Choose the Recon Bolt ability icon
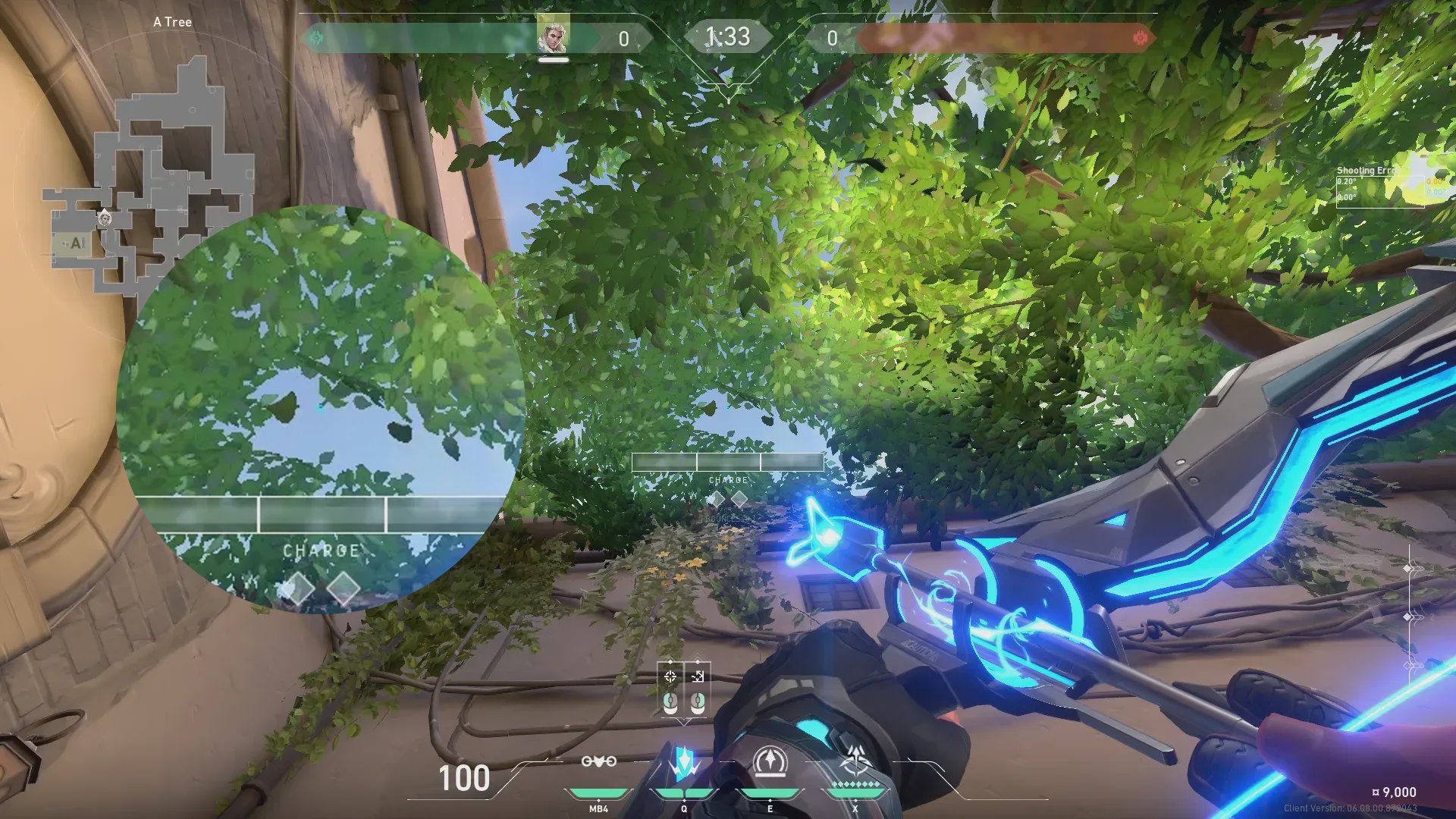The height and width of the screenshot is (819, 1456). (x=770, y=761)
